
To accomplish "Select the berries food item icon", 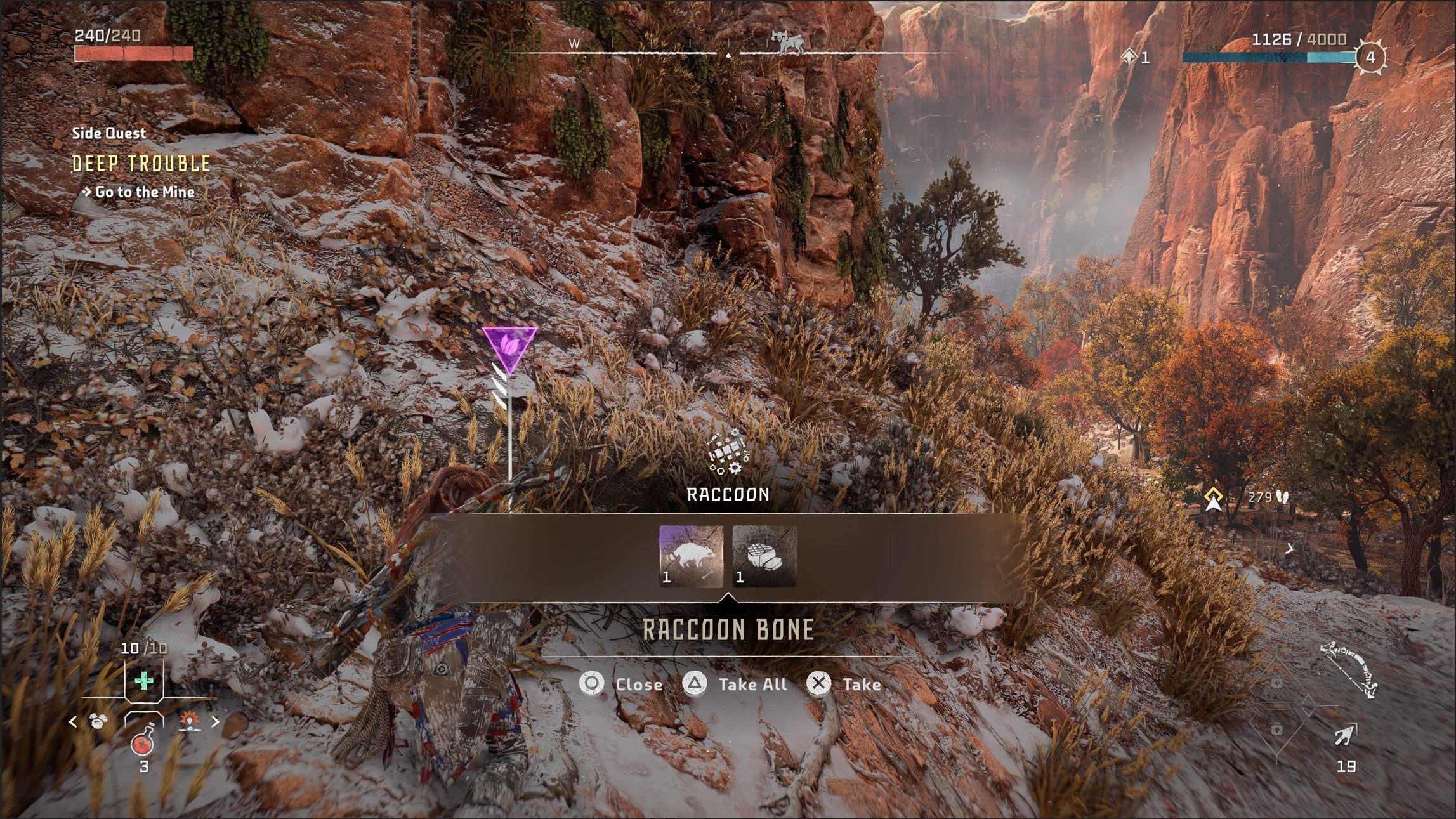I will tap(98, 721).
